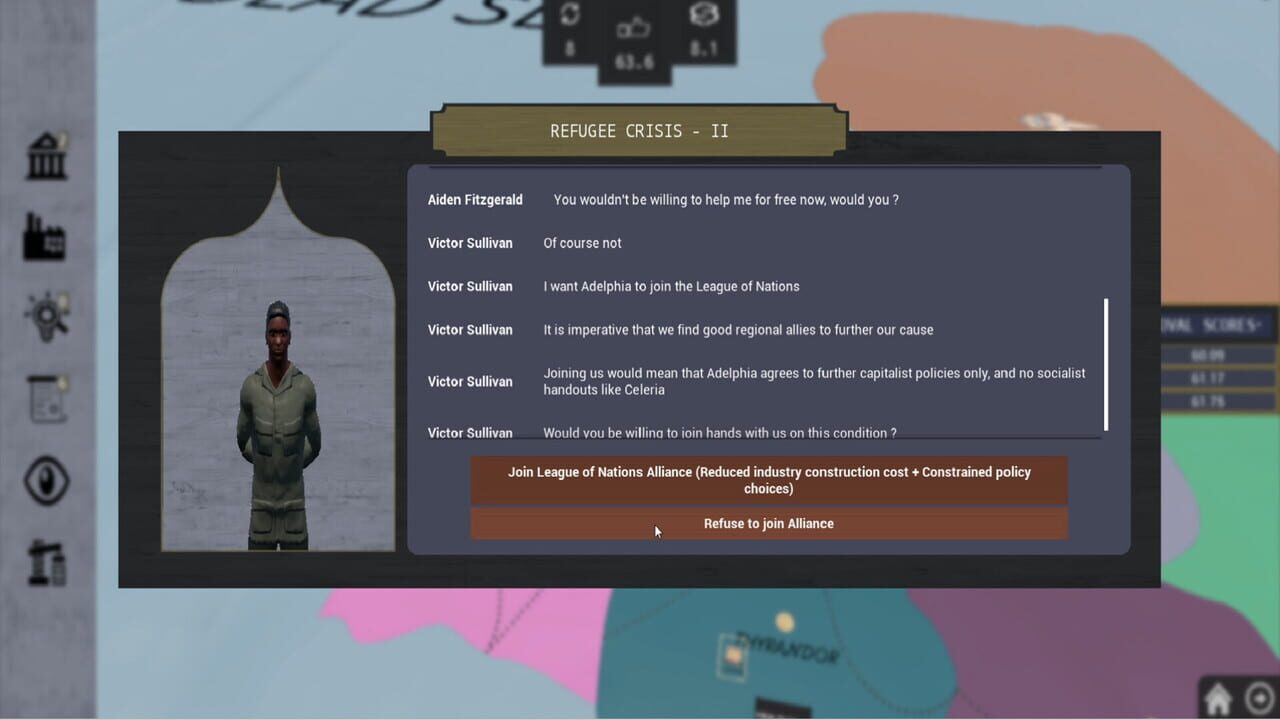Open the Government buildings panel
1280x720 pixels.
[x=45, y=157]
